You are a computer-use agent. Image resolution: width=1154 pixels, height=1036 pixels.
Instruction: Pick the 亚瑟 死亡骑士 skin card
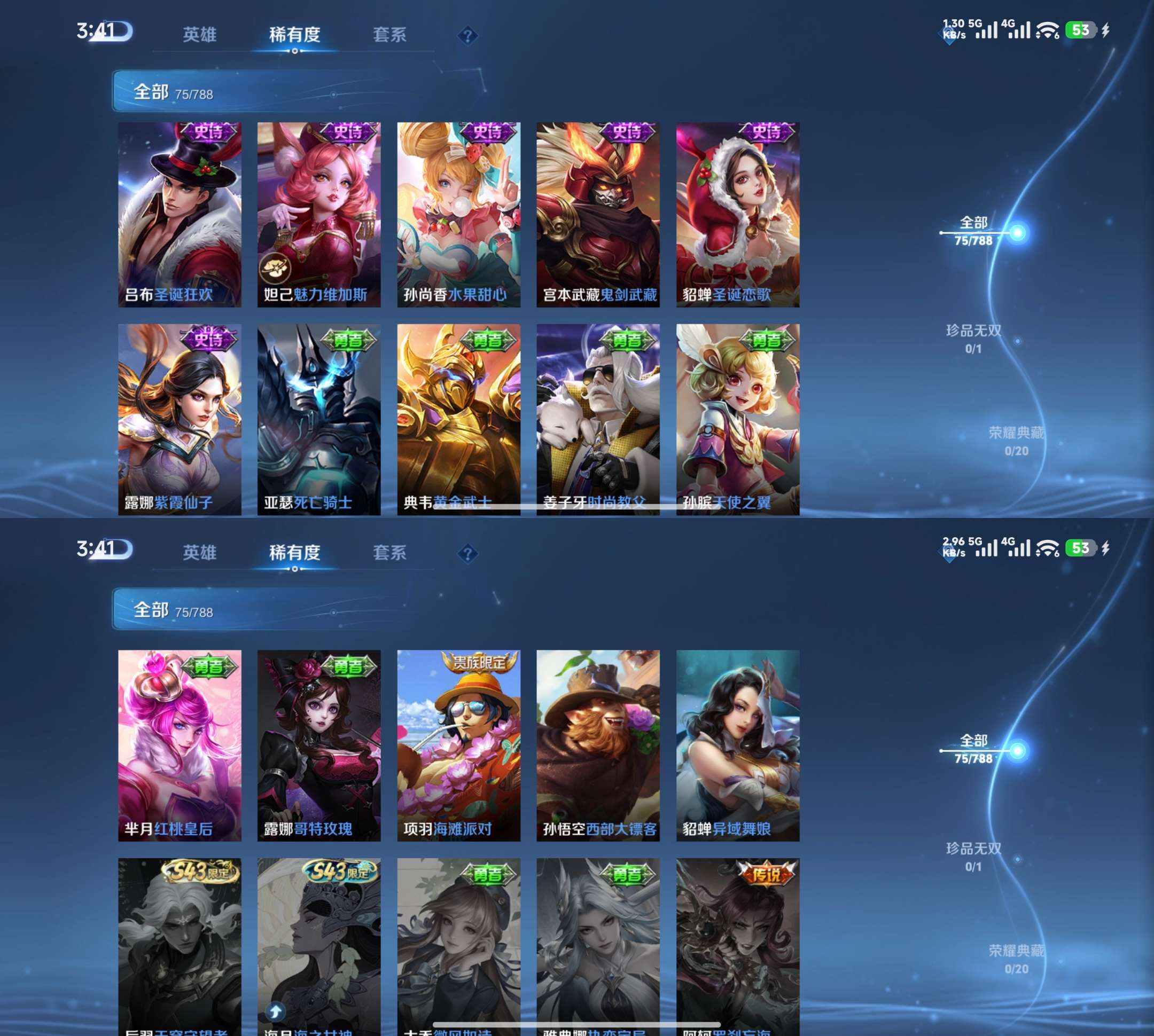click(318, 419)
